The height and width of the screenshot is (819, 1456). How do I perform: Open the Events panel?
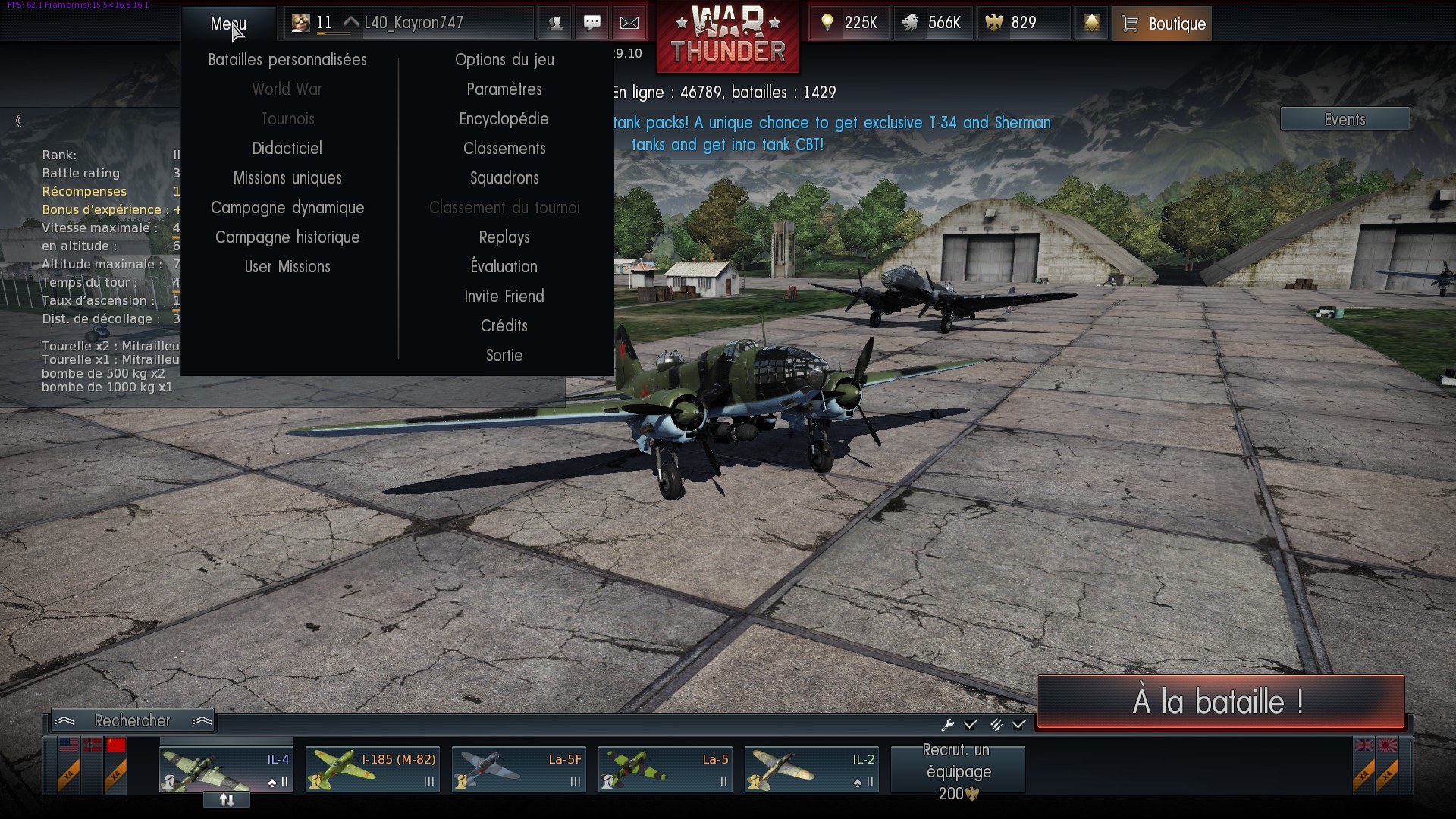pyautogui.click(x=1345, y=119)
